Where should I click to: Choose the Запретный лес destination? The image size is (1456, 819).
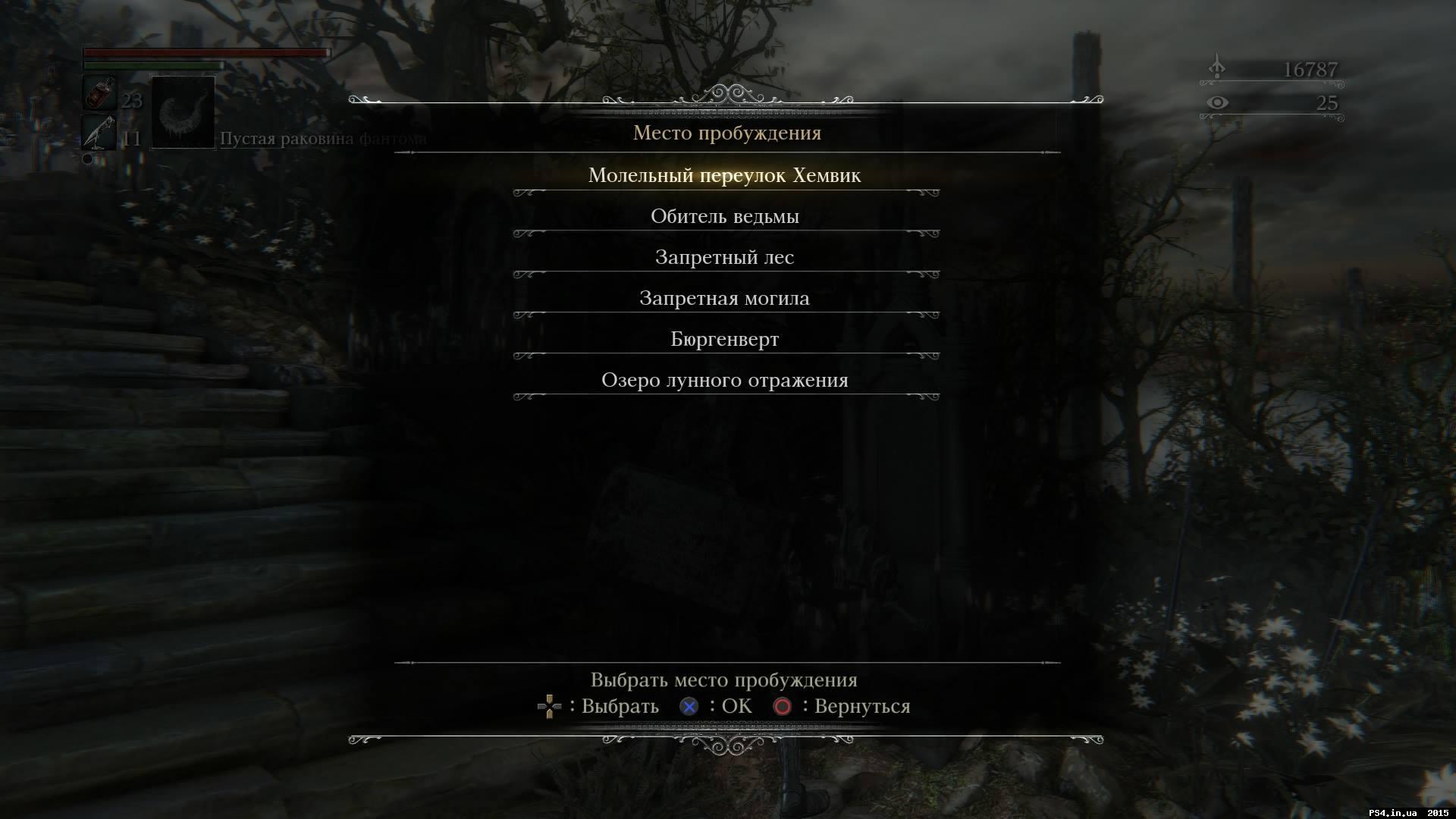(726, 257)
